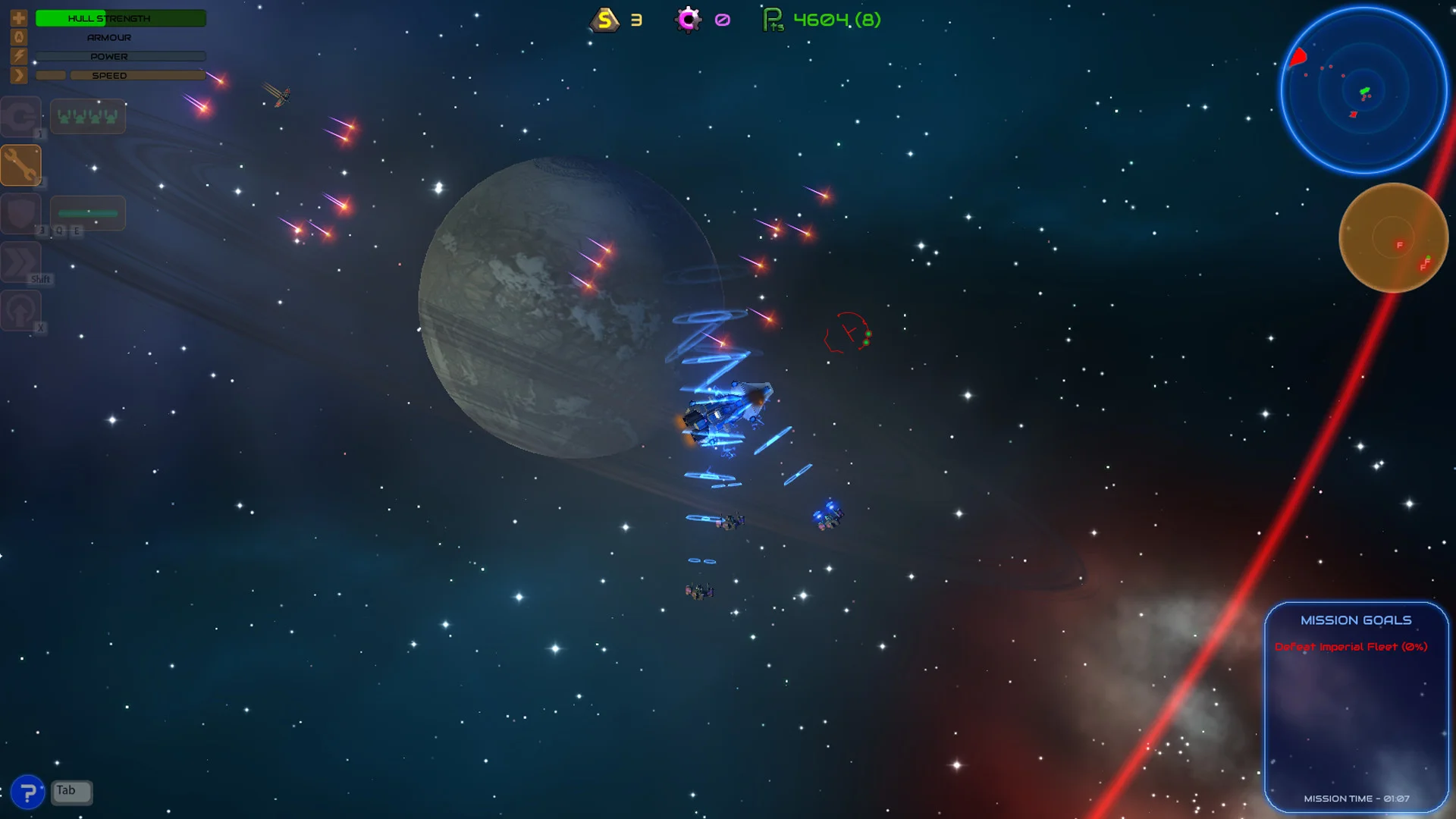Viewport: 1456px width, 819px height.
Task: Click the yellow S scrap currency icon
Action: (x=603, y=21)
